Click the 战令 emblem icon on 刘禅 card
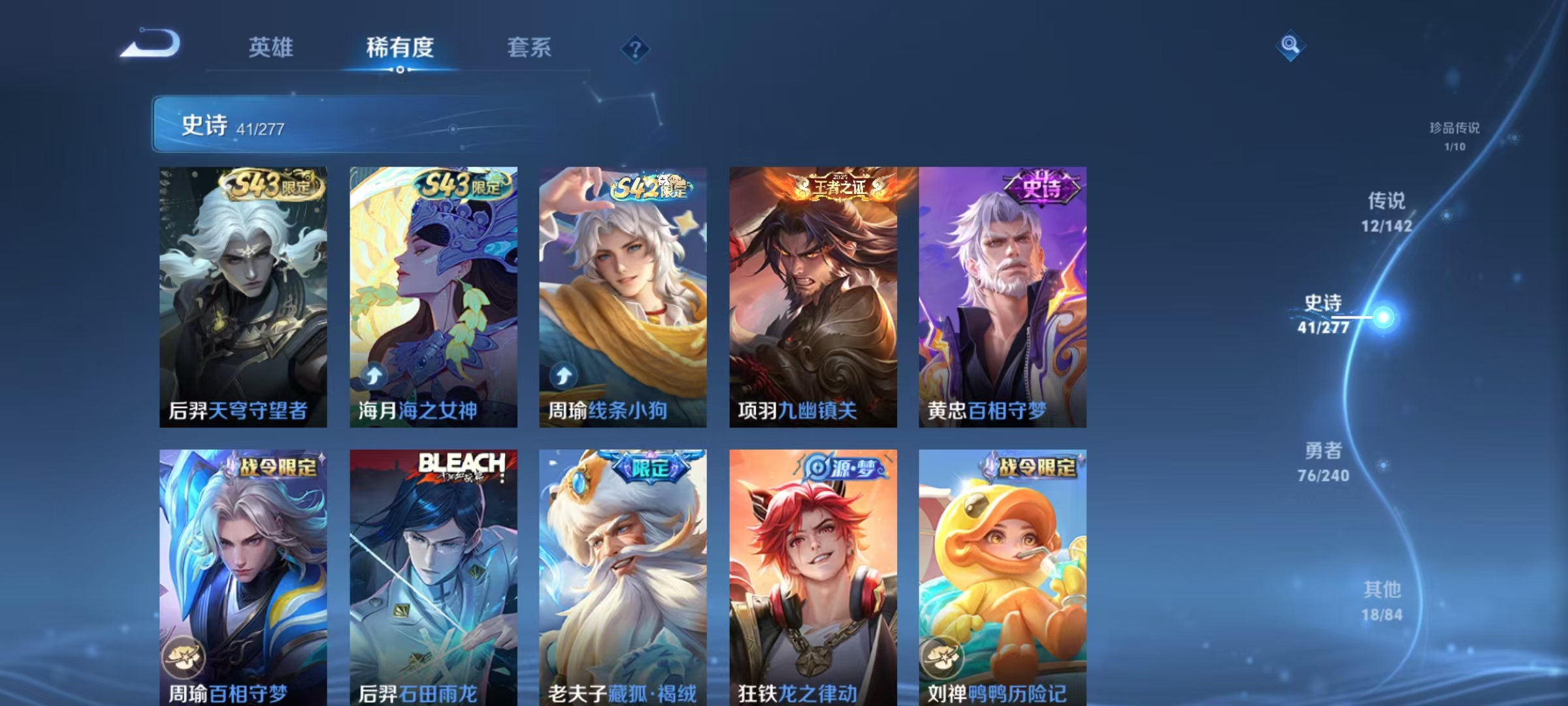This screenshot has height=706, width=1568. [x=943, y=658]
